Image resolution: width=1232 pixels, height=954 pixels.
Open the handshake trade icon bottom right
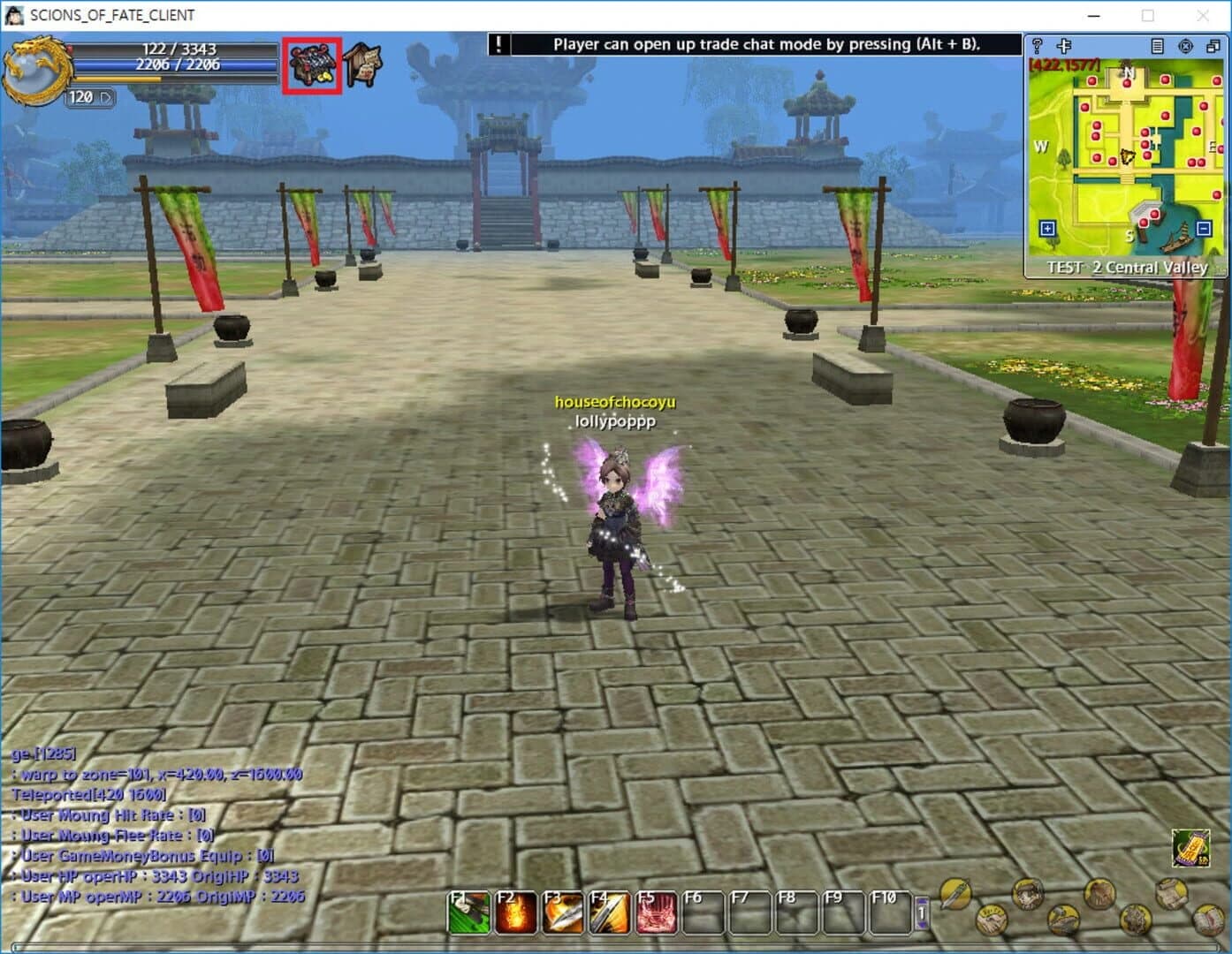point(992,920)
